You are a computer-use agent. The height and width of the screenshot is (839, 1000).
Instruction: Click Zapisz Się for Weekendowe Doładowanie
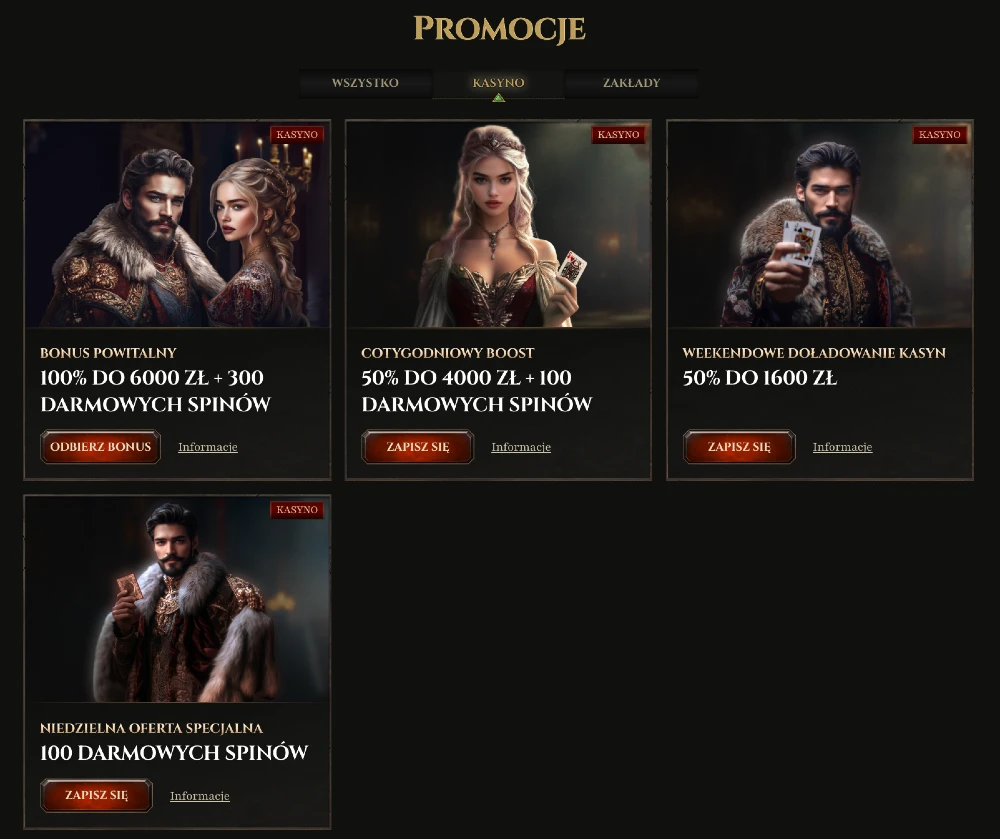739,447
